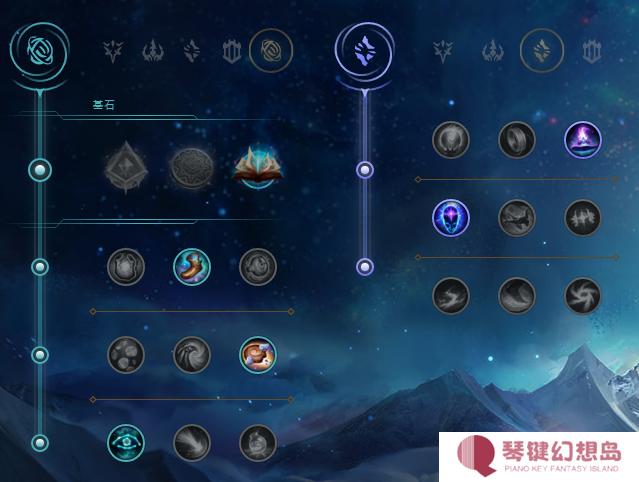This screenshot has width=639, height=482.
Task: Select the Approach Velocity rune
Action: 192,442
